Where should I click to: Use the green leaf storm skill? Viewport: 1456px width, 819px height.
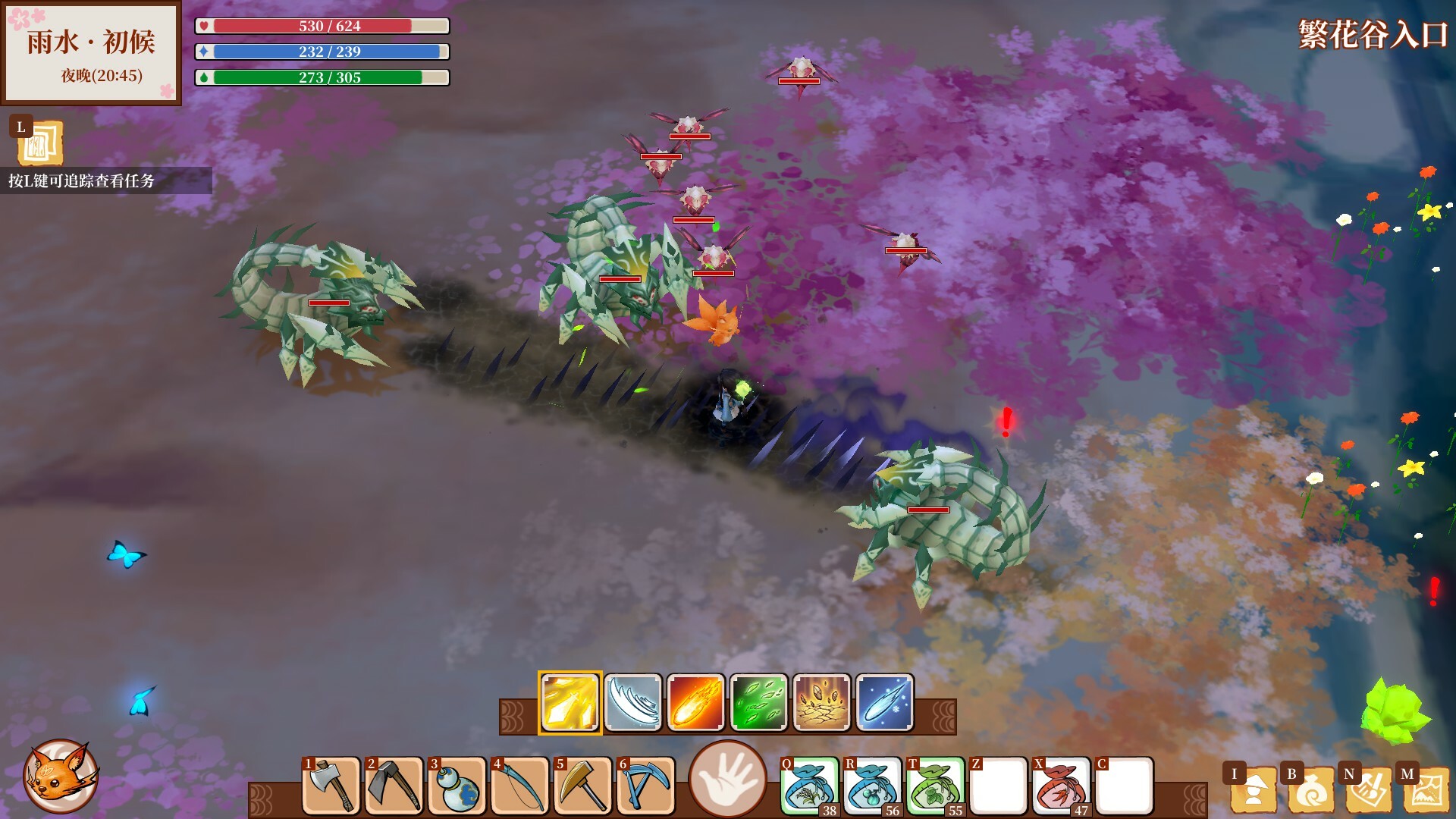[759, 702]
